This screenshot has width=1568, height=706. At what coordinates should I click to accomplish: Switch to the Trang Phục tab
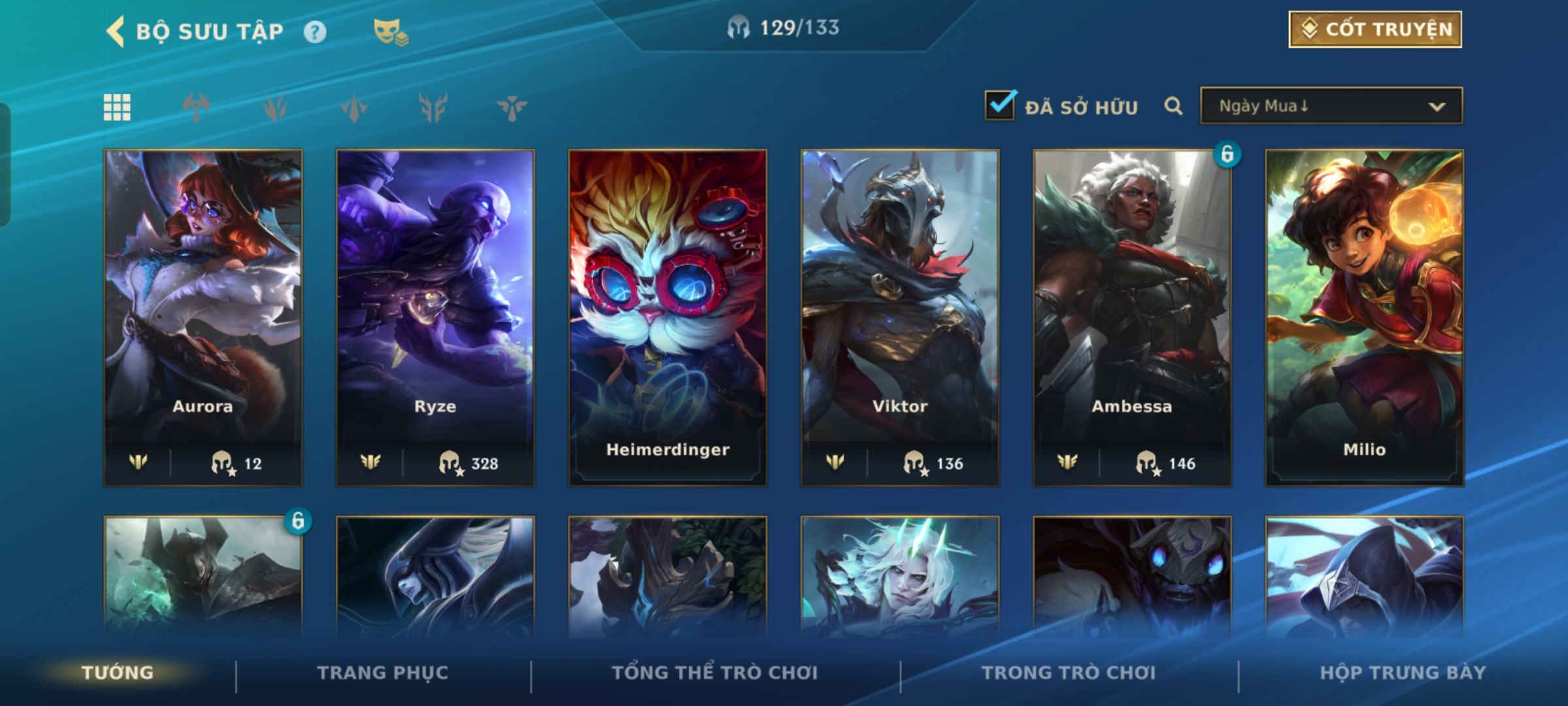tap(383, 673)
